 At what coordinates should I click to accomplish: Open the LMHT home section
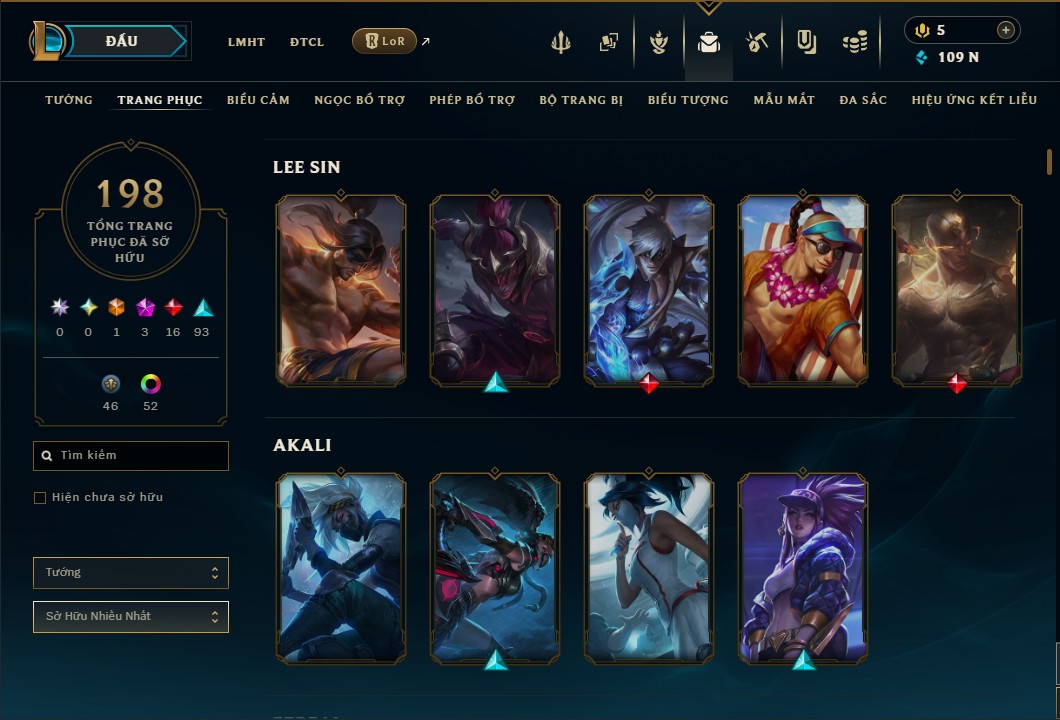[246, 42]
